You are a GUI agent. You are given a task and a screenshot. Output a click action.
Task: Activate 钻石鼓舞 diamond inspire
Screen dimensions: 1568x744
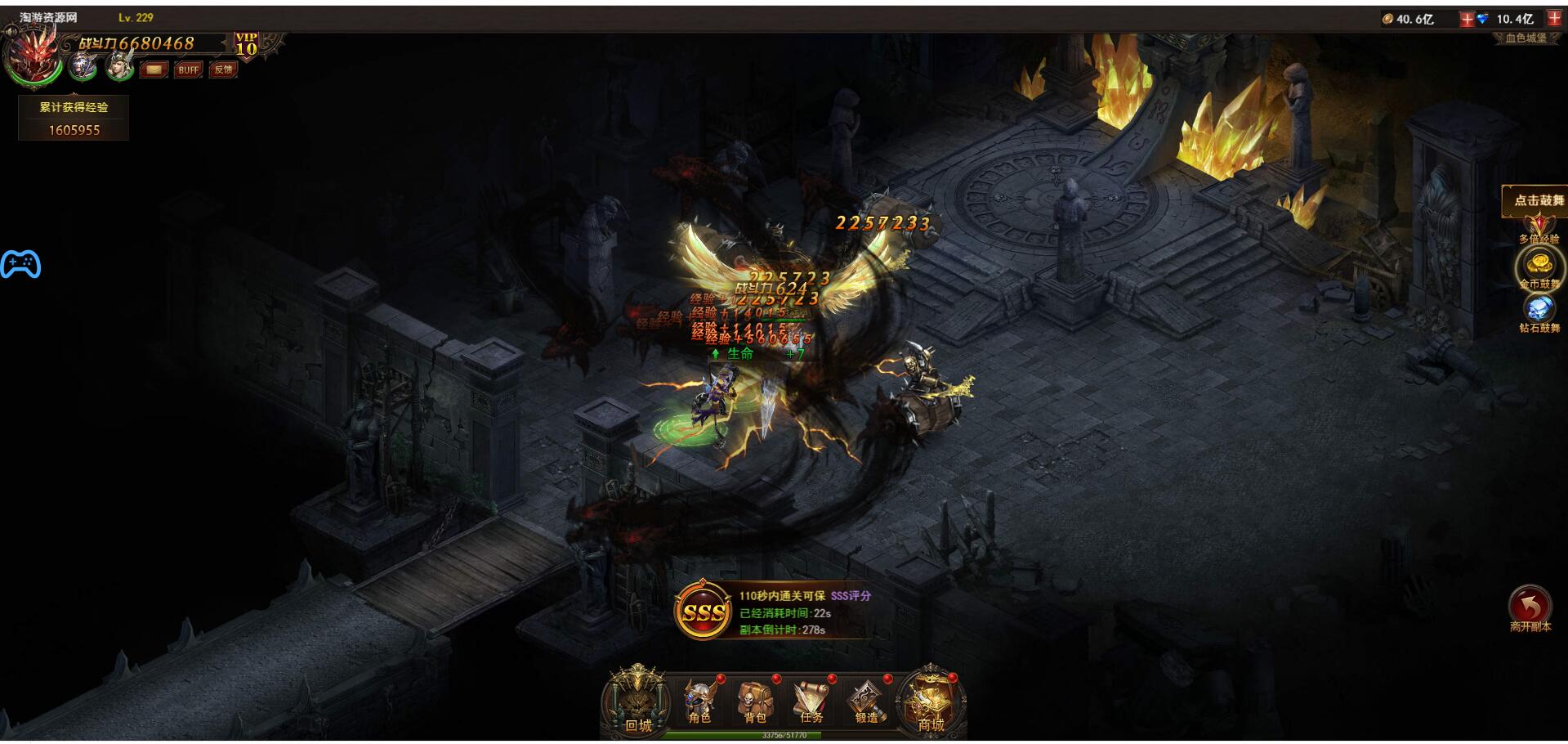coord(1539,311)
